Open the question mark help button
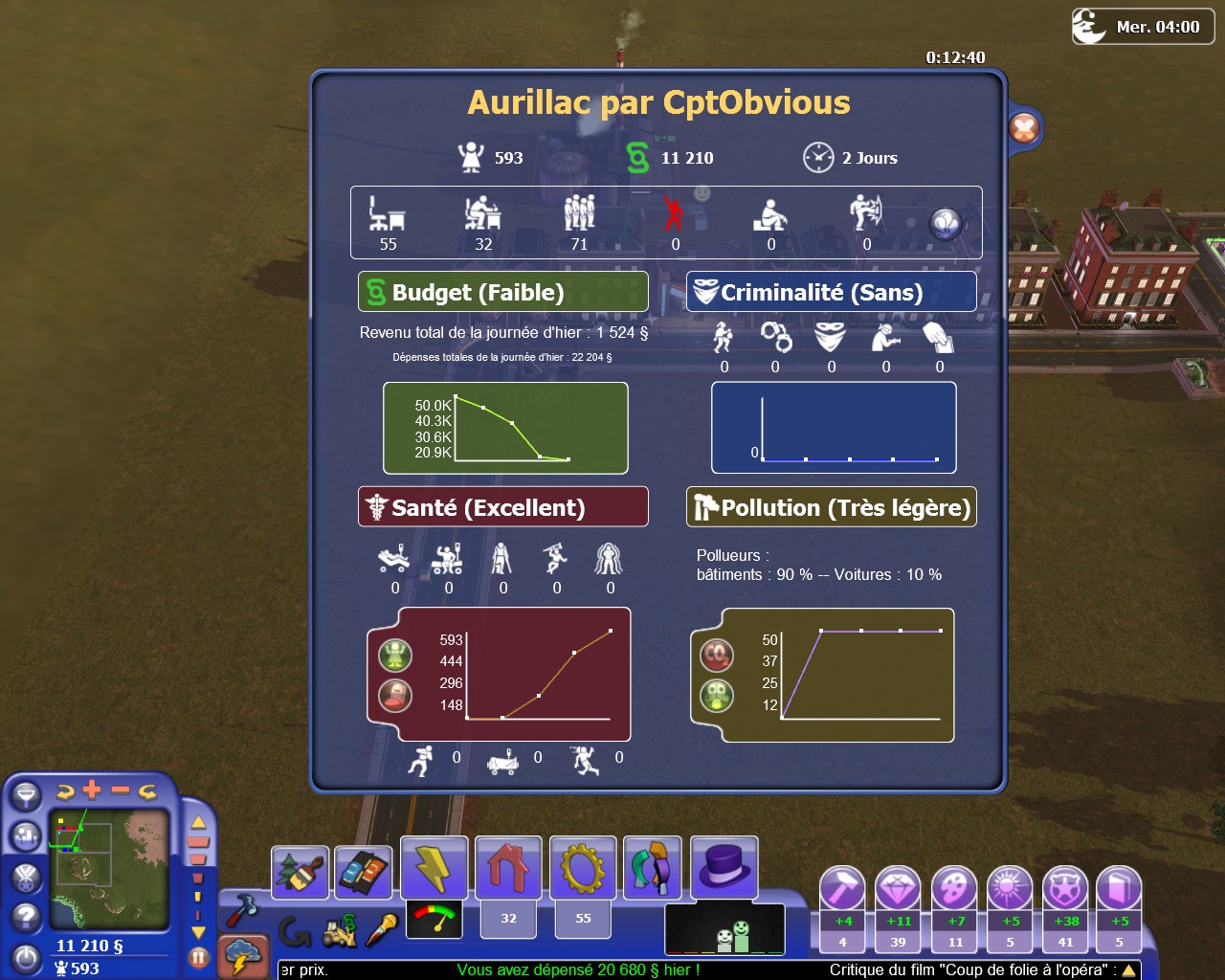The image size is (1225, 980). pos(26,918)
